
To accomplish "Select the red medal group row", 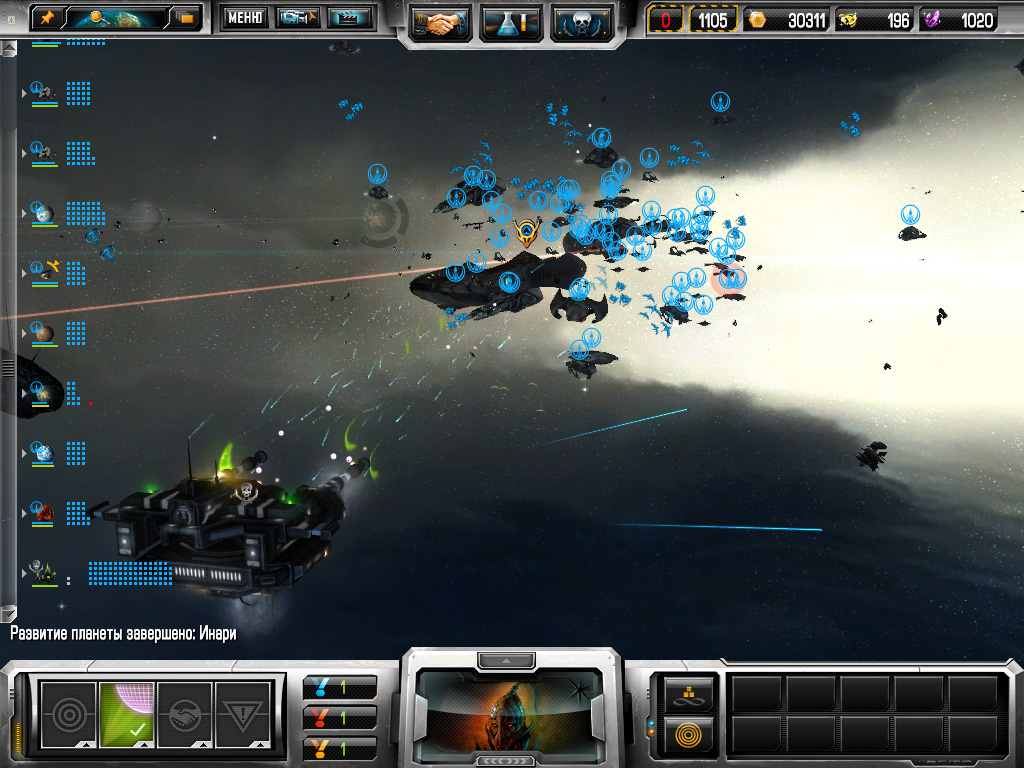I will point(340,718).
